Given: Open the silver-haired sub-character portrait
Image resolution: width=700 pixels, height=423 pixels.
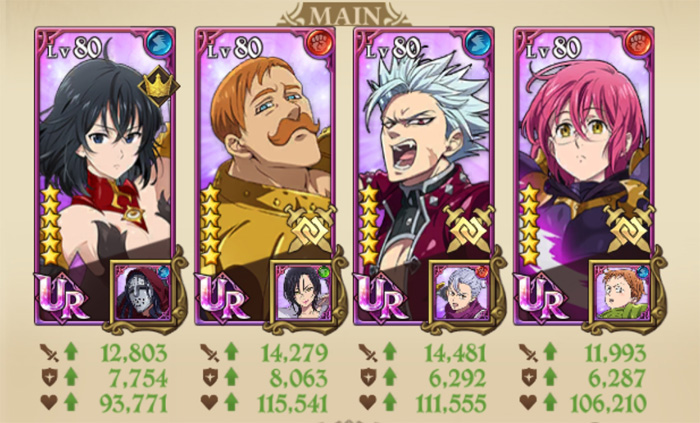Looking at the screenshot, I should tap(460, 290).
